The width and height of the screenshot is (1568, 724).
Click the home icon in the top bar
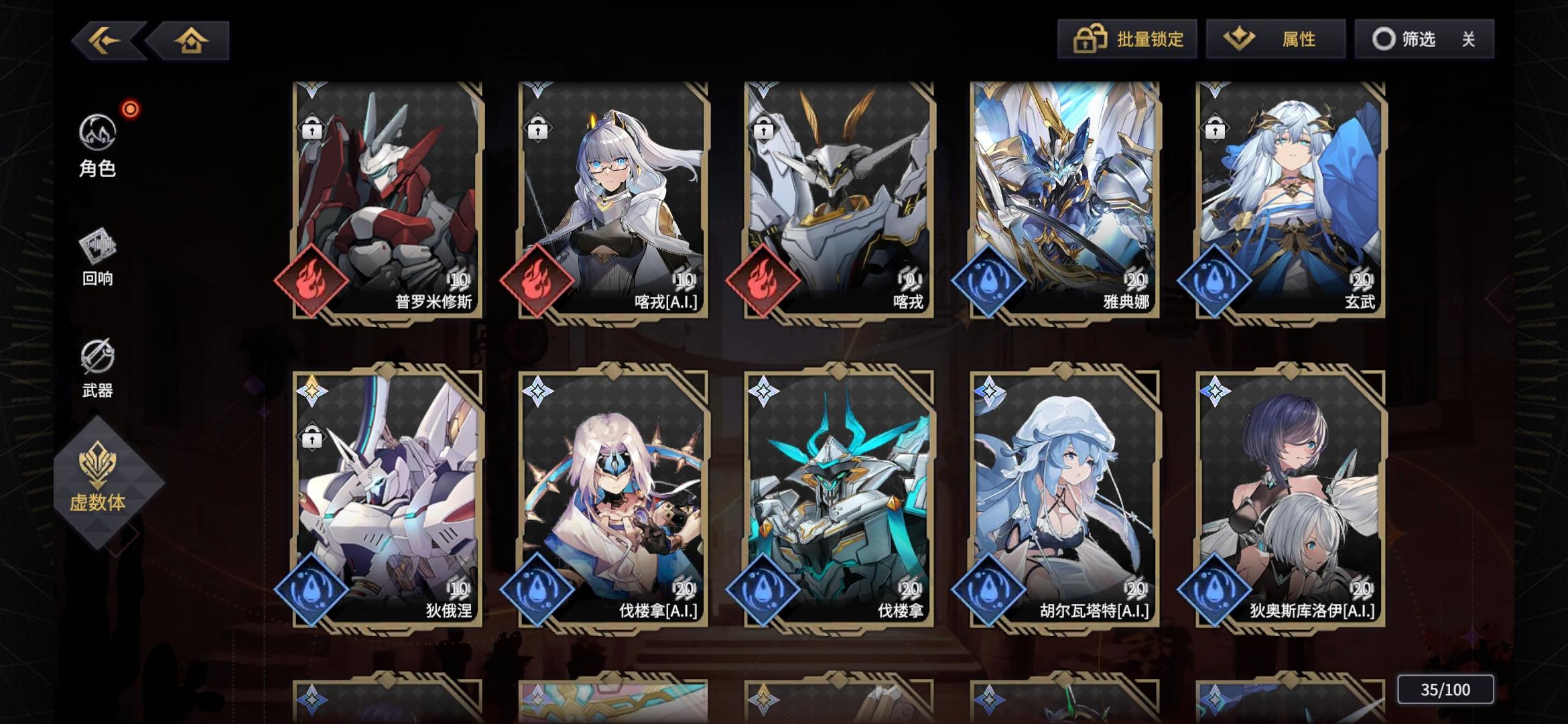(191, 40)
